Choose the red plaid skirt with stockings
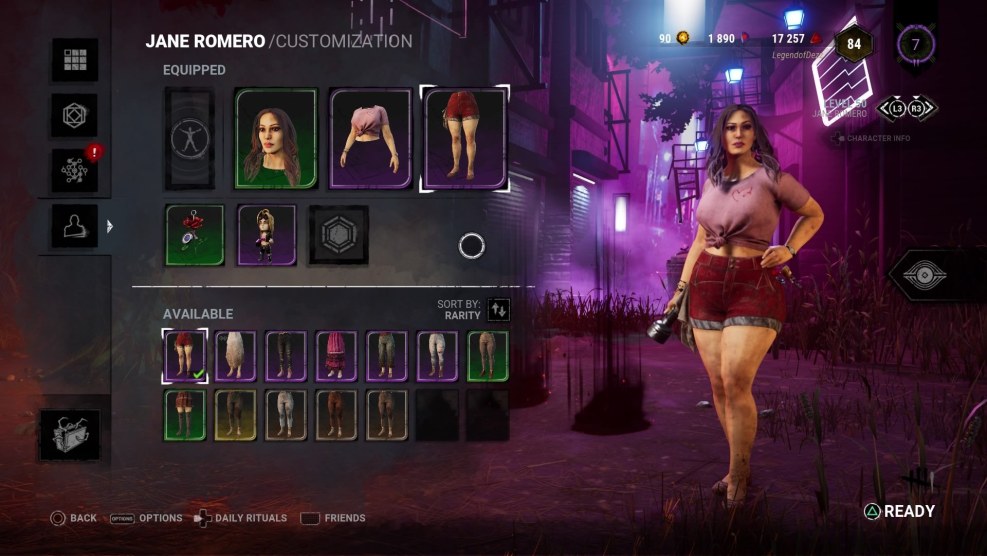 [x=185, y=415]
